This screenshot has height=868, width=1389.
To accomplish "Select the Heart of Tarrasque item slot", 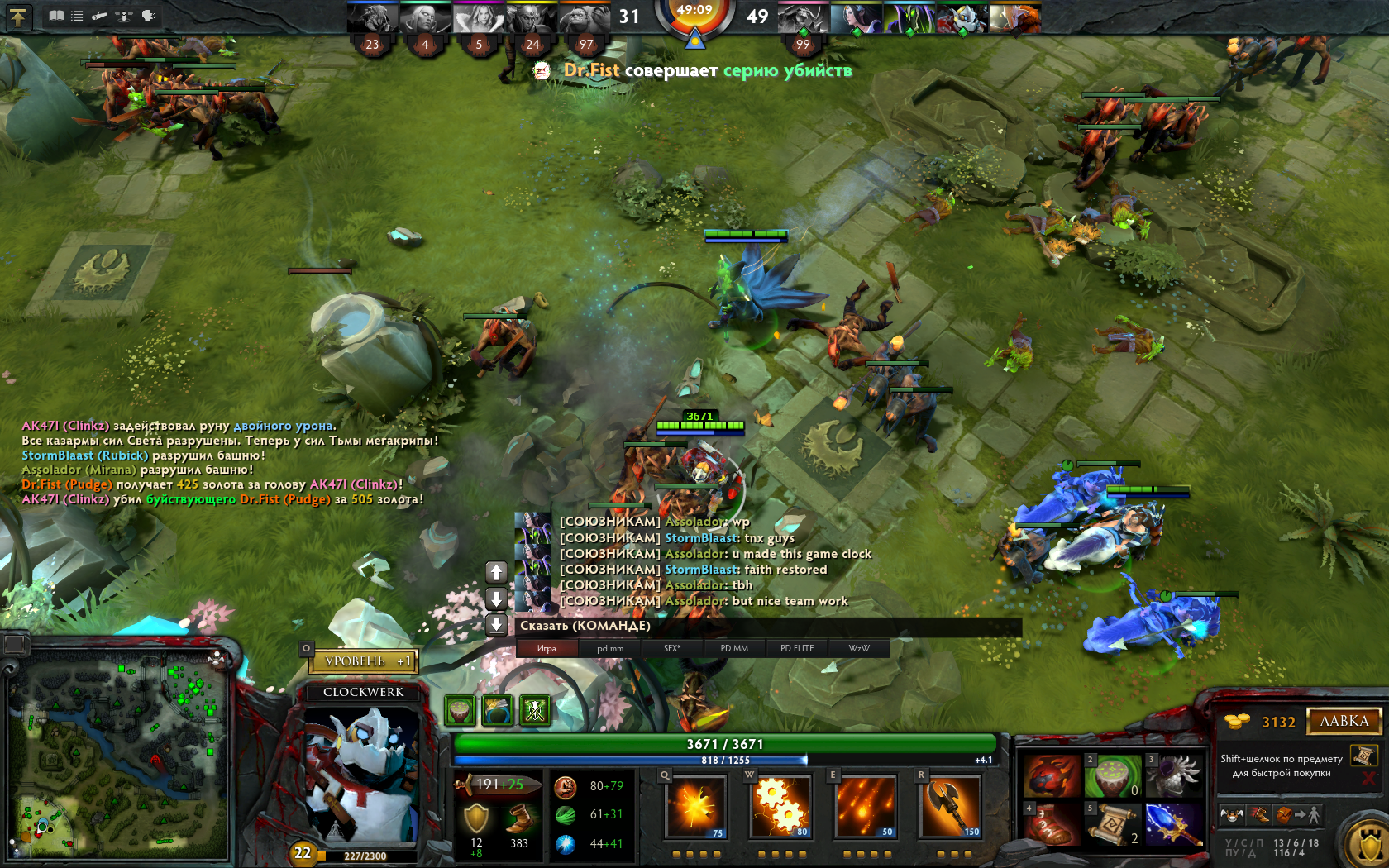I will tap(1052, 776).
